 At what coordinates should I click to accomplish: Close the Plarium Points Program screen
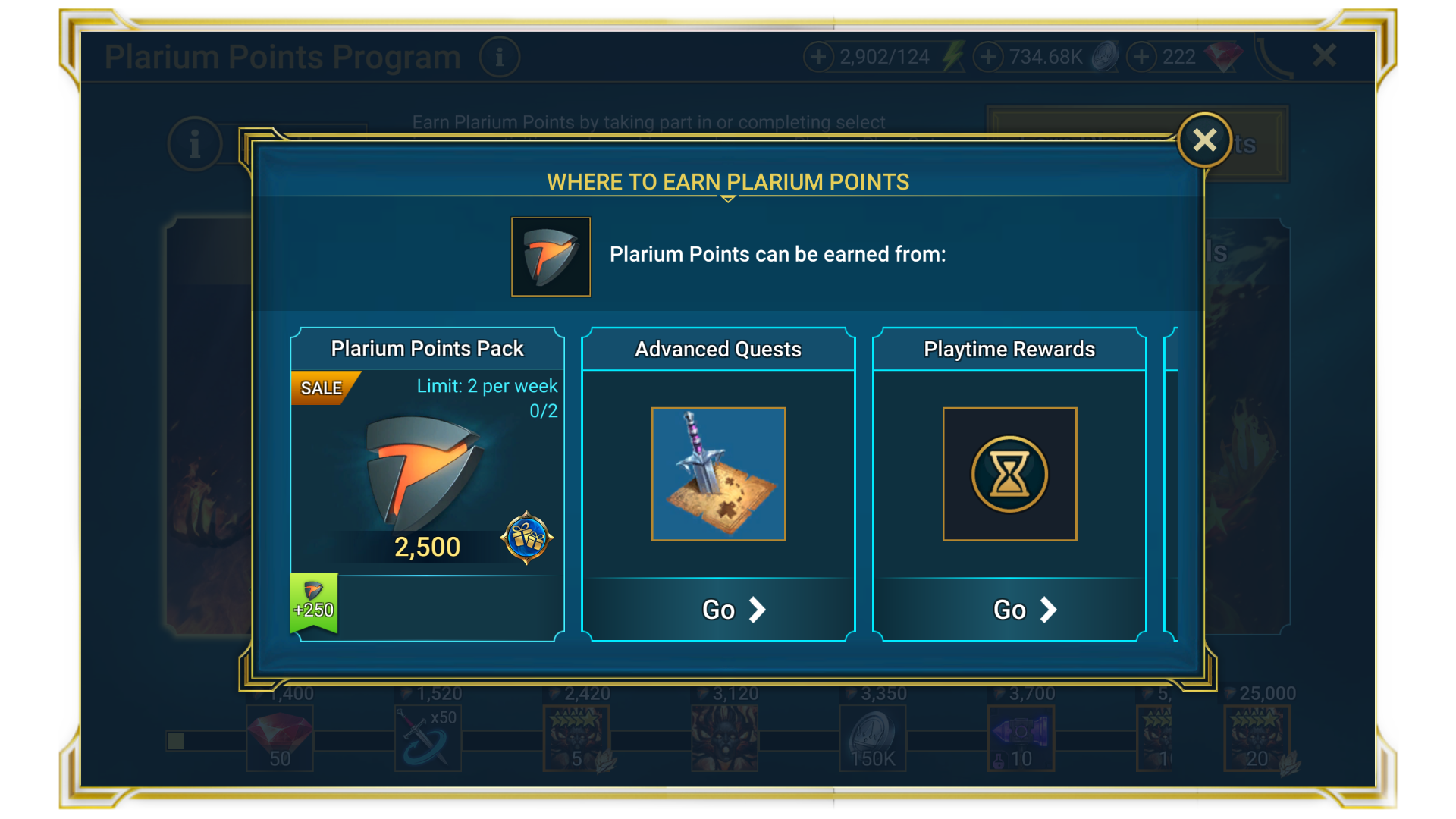pos(1323,55)
